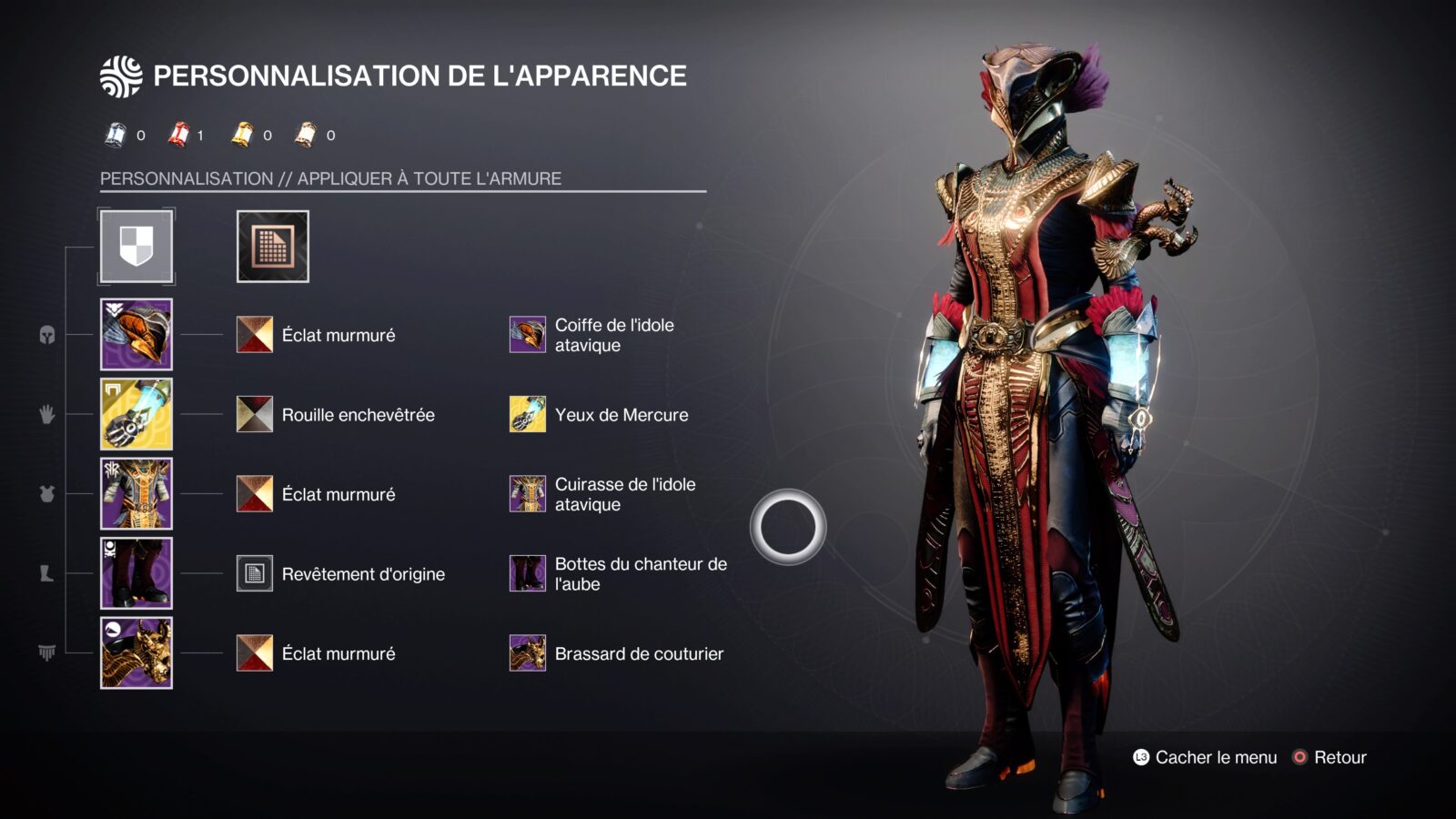Select the helmet armor slot
The width and height of the screenshot is (1456, 819).
136,334
